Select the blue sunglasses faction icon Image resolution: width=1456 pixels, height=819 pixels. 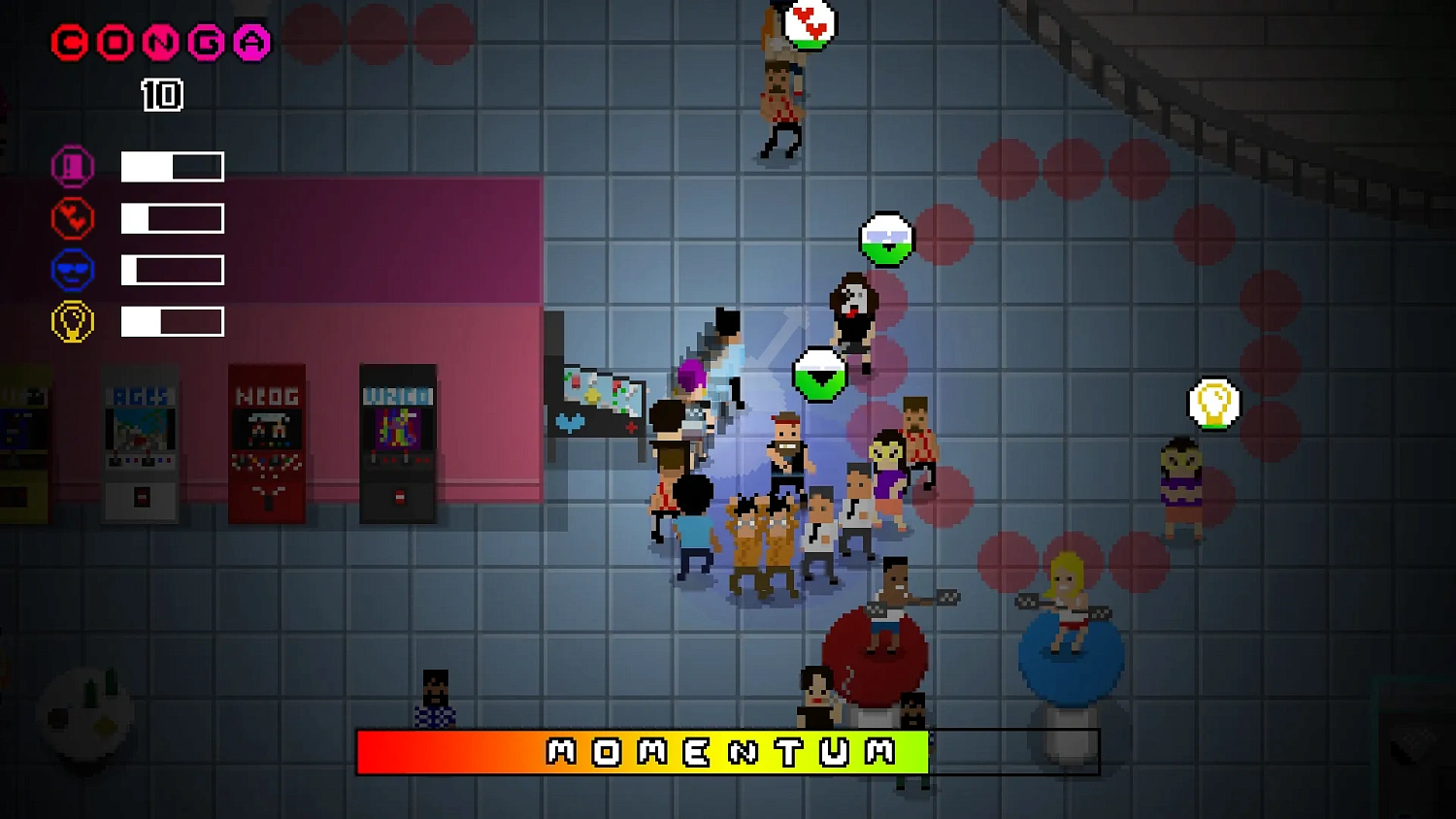[72, 270]
